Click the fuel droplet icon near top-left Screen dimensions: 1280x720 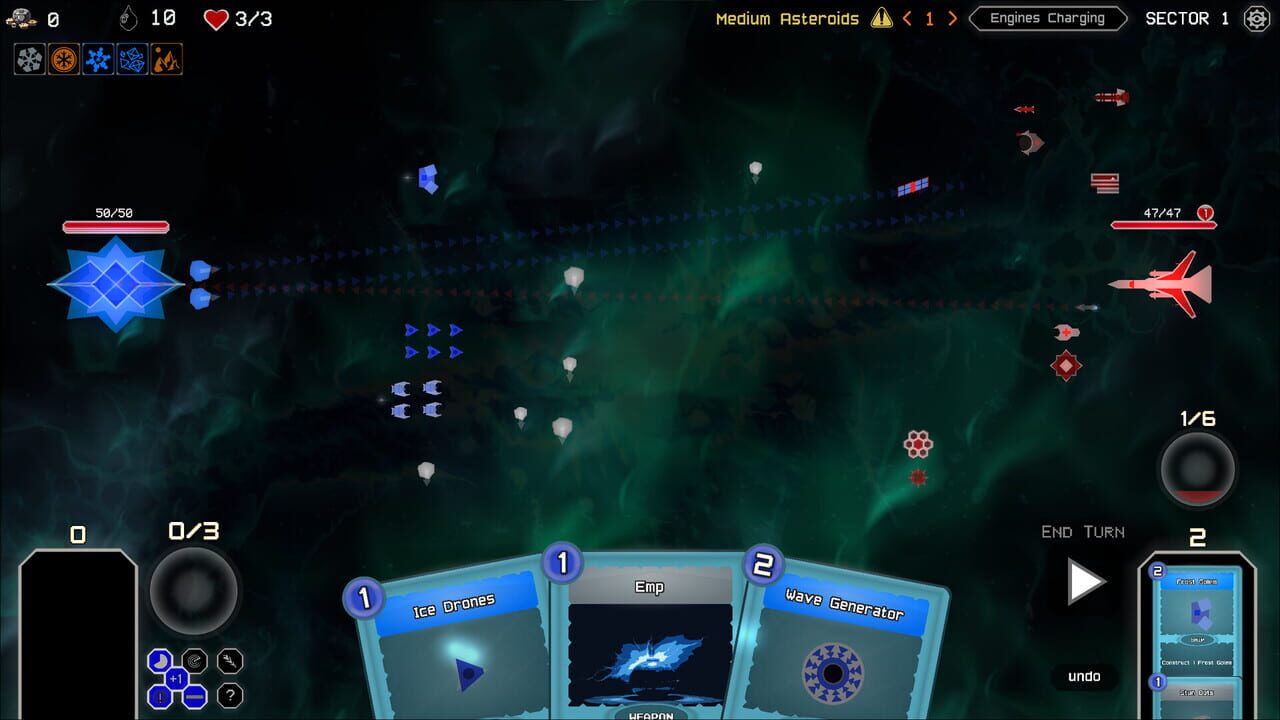[x=128, y=17]
